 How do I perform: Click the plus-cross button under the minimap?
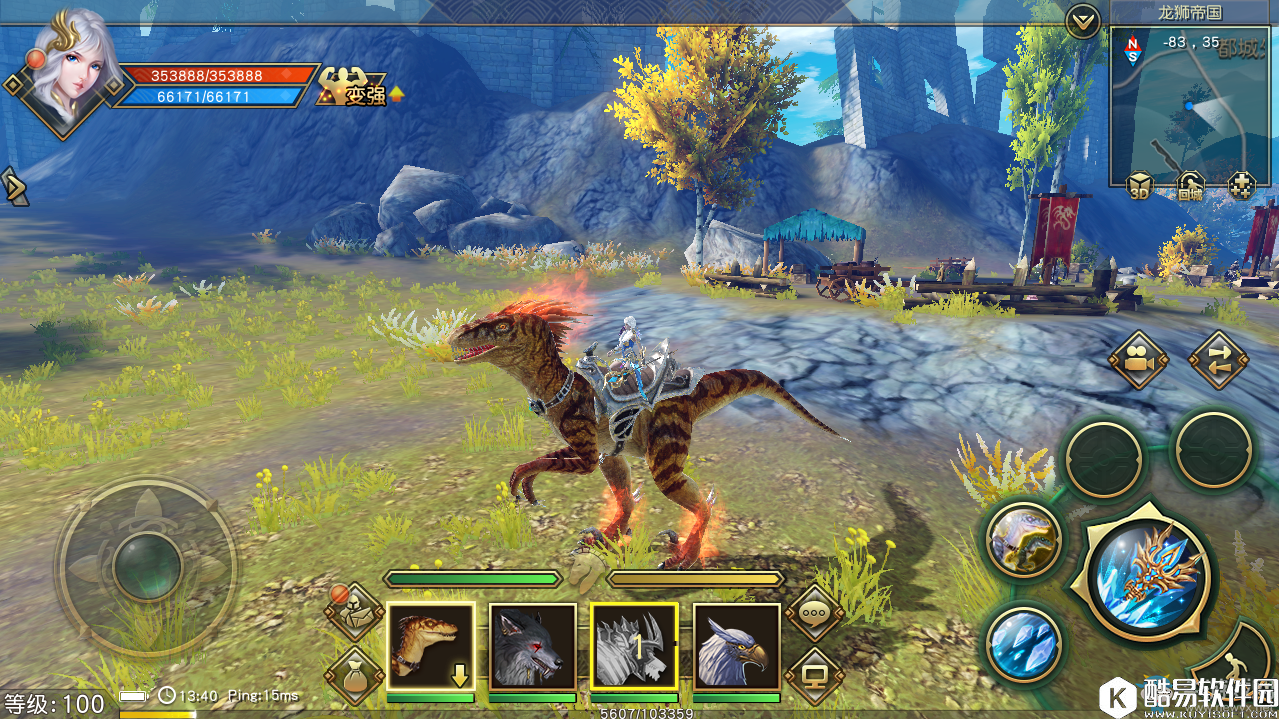click(1241, 185)
